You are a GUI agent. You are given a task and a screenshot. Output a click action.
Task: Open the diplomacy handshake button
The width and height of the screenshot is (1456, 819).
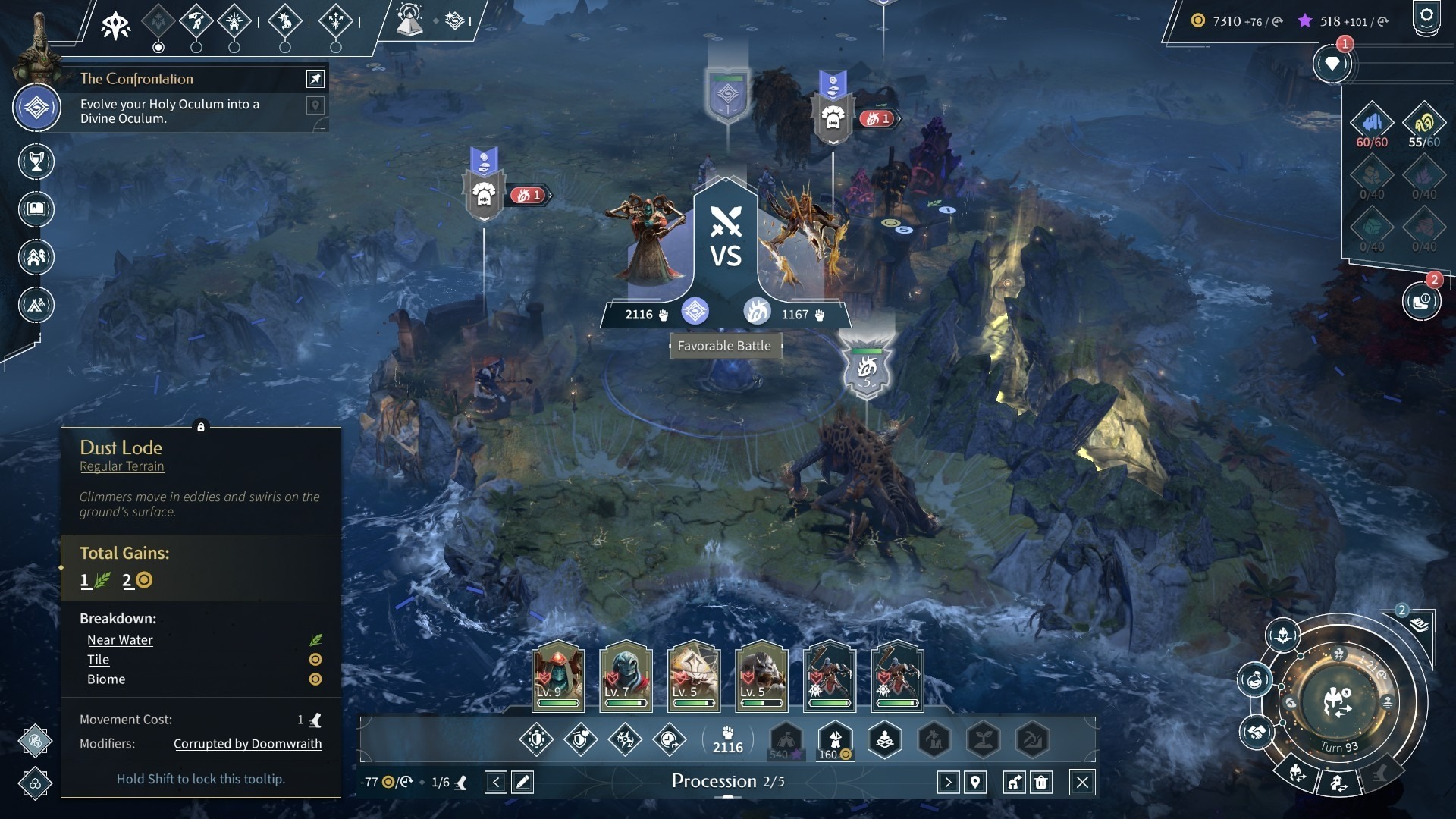pyautogui.click(x=1257, y=733)
